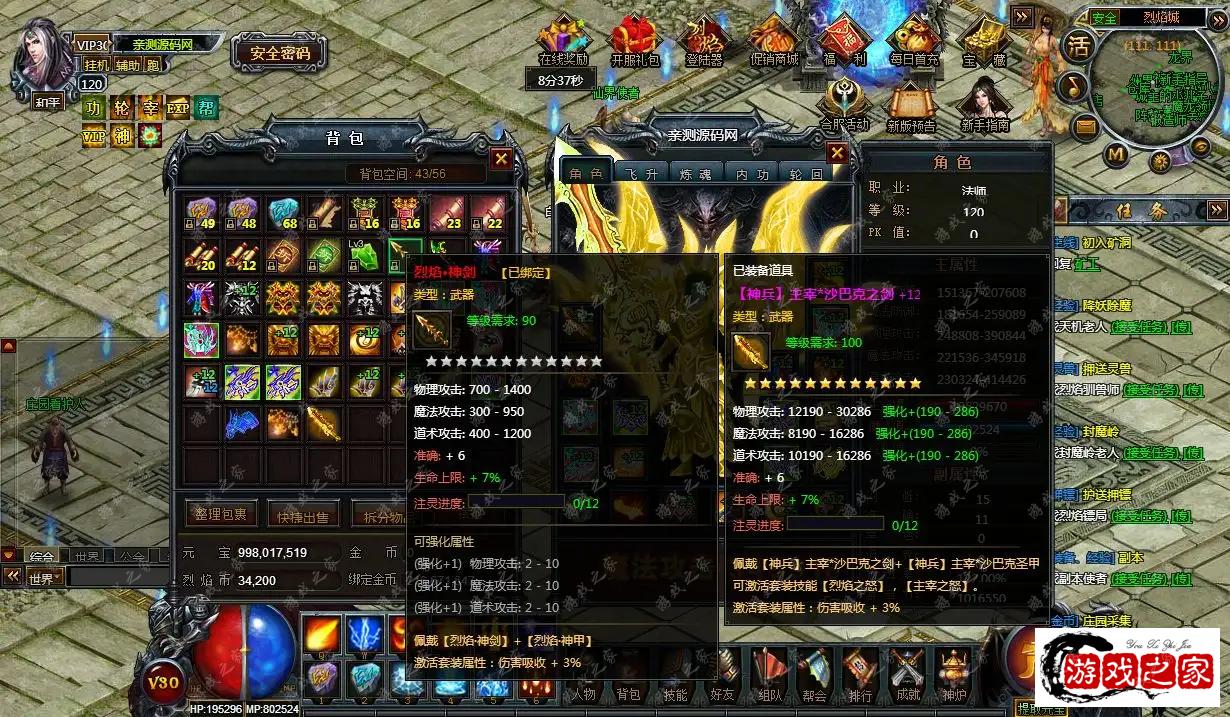Open the 炼魂 tab

pos(695,173)
